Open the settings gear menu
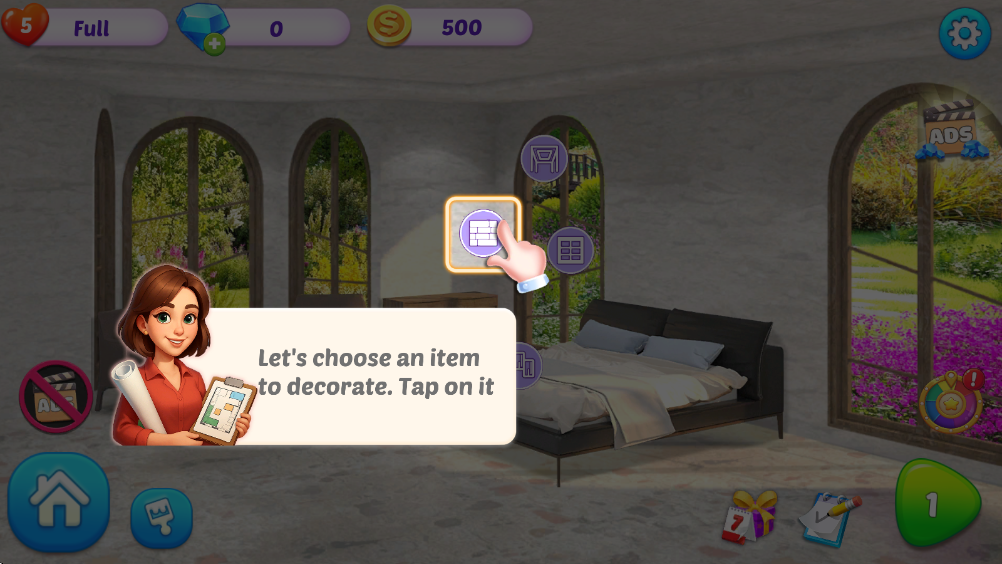Viewport: 1002px width, 564px height. coord(964,34)
